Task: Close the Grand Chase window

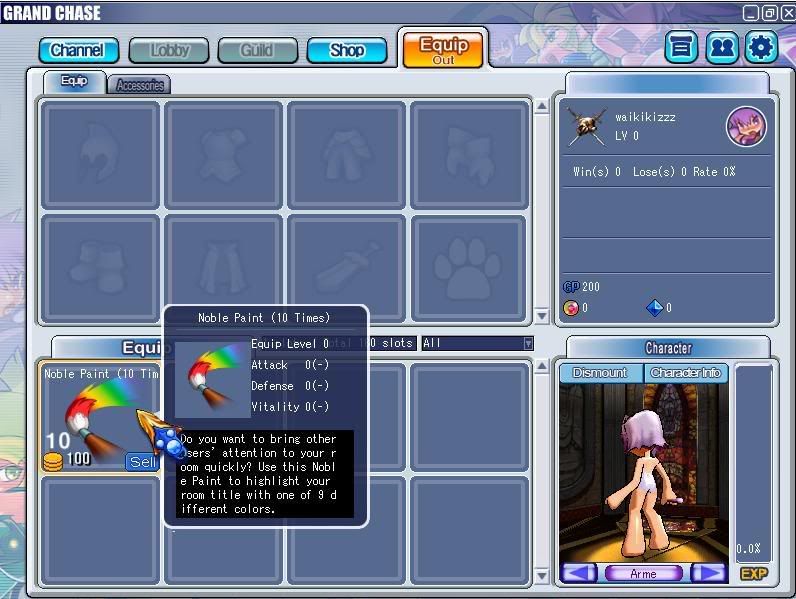Action: [x=787, y=13]
